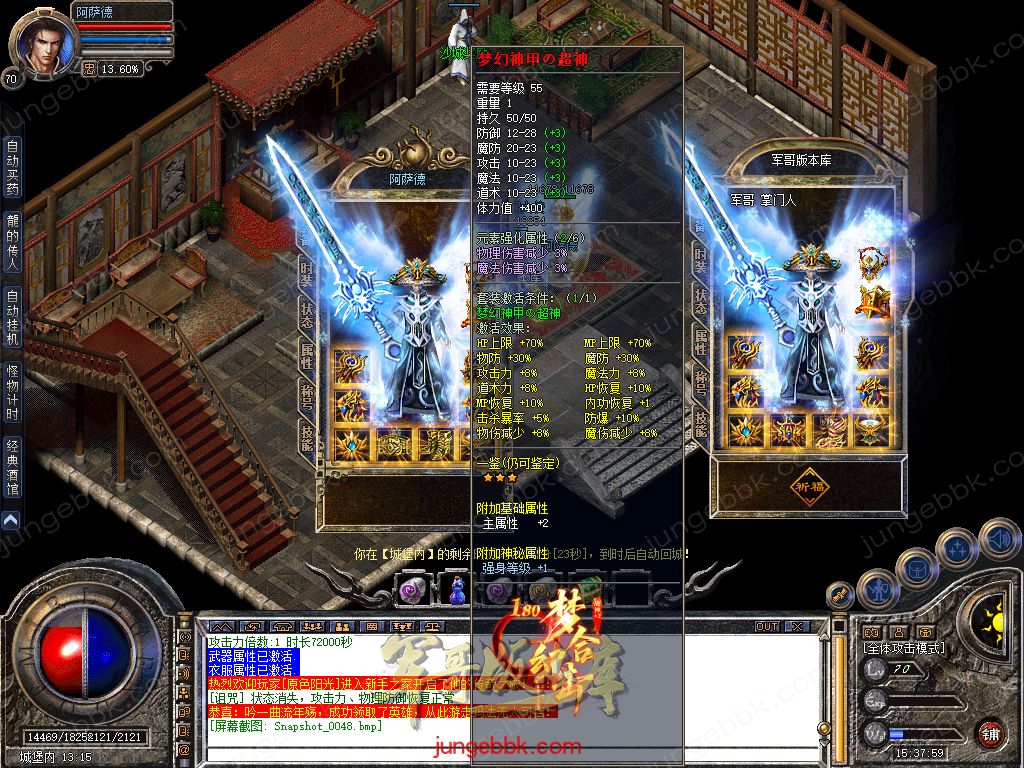
Task: Open the 自动挂机 auto-hunt menu
Action: [x=12, y=316]
